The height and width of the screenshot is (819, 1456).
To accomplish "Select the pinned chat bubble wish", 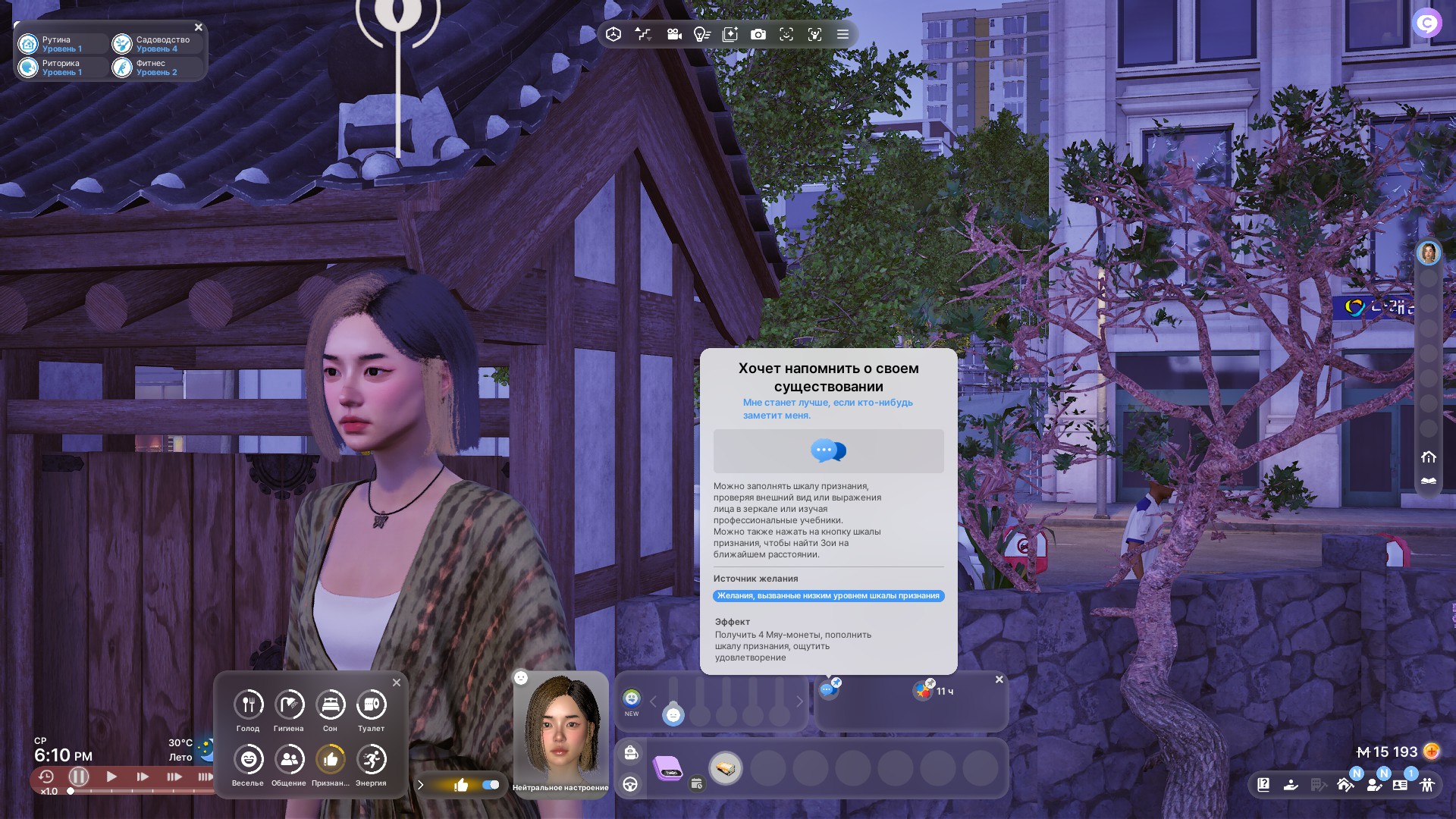I will click(828, 689).
